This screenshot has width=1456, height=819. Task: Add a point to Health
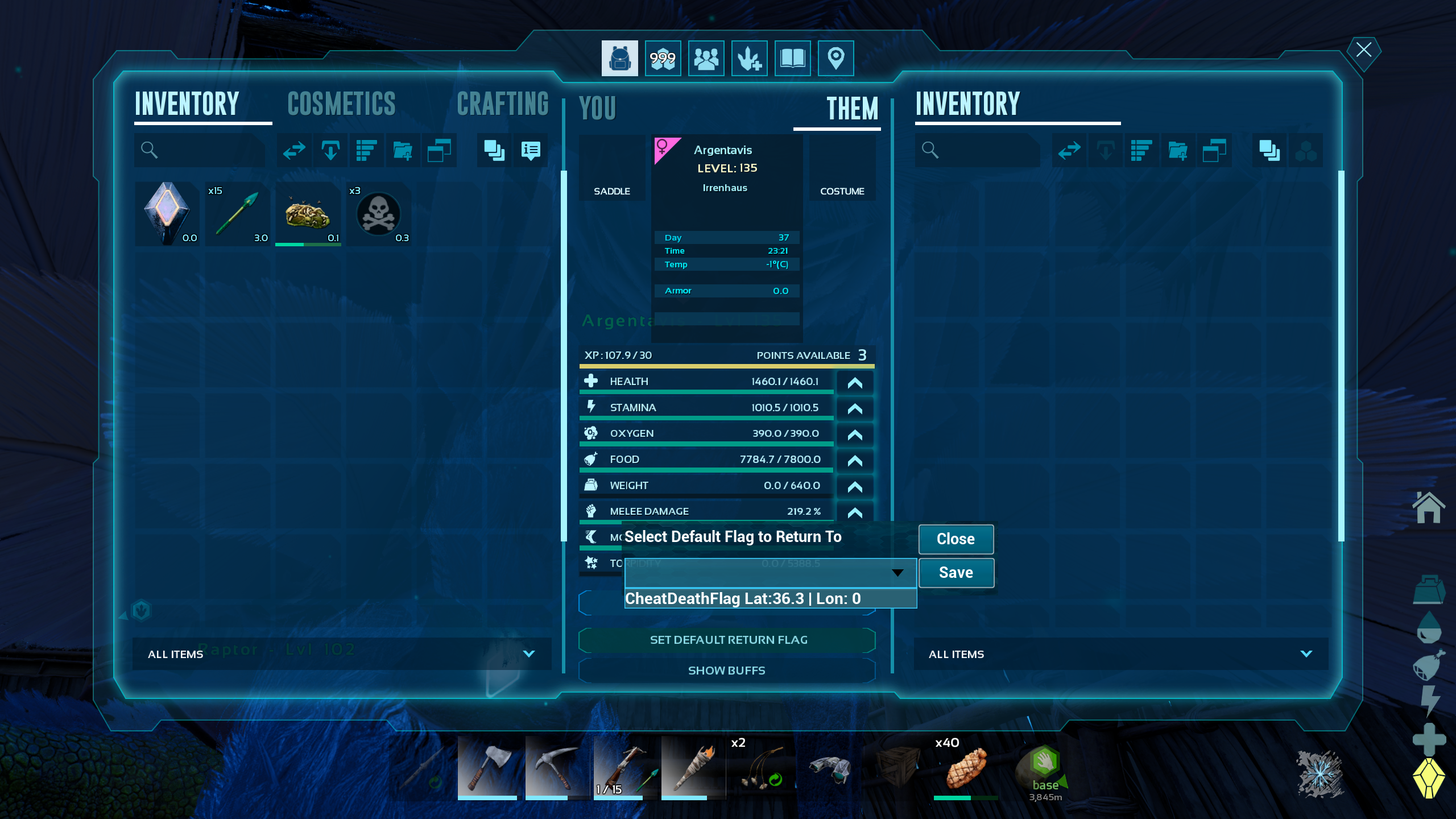point(855,383)
